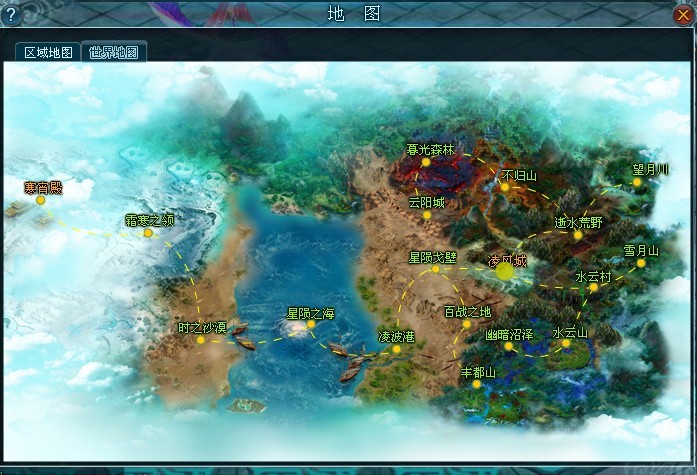The width and height of the screenshot is (697, 475).
Task: Select the 星陨之海 location marker
Action: [311, 325]
